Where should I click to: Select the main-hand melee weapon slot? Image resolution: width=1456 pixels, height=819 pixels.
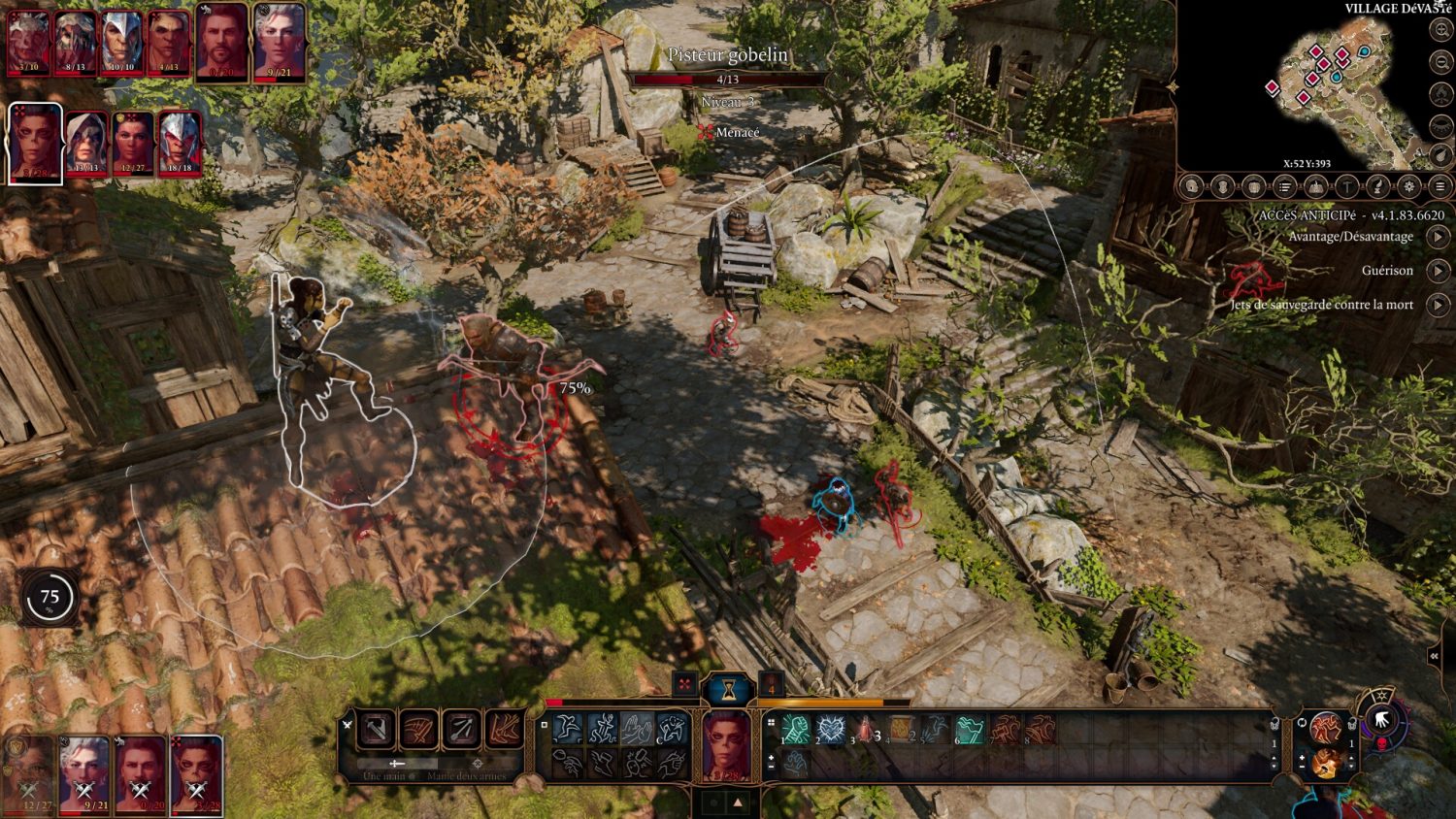click(377, 730)
